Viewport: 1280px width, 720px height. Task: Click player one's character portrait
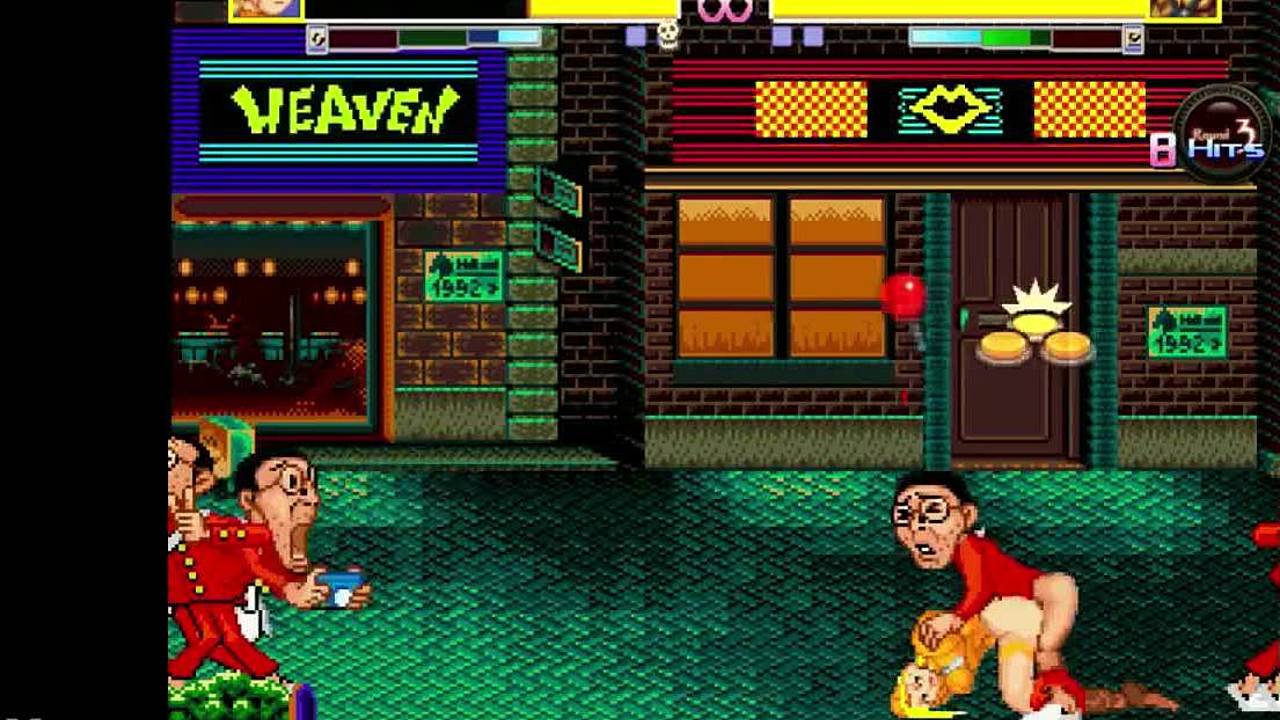click(265, 9)
